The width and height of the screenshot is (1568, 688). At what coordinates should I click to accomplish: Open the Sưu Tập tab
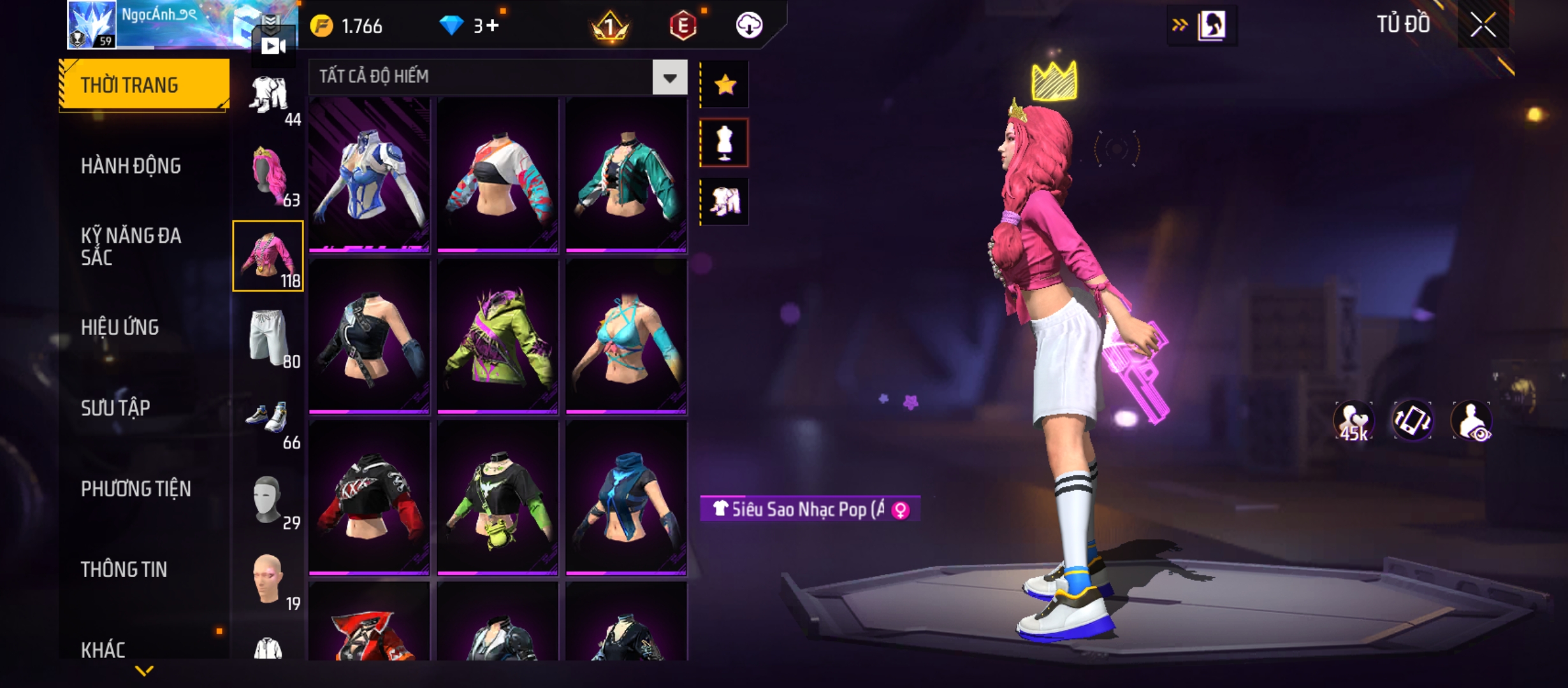click(x=115, y=408)
